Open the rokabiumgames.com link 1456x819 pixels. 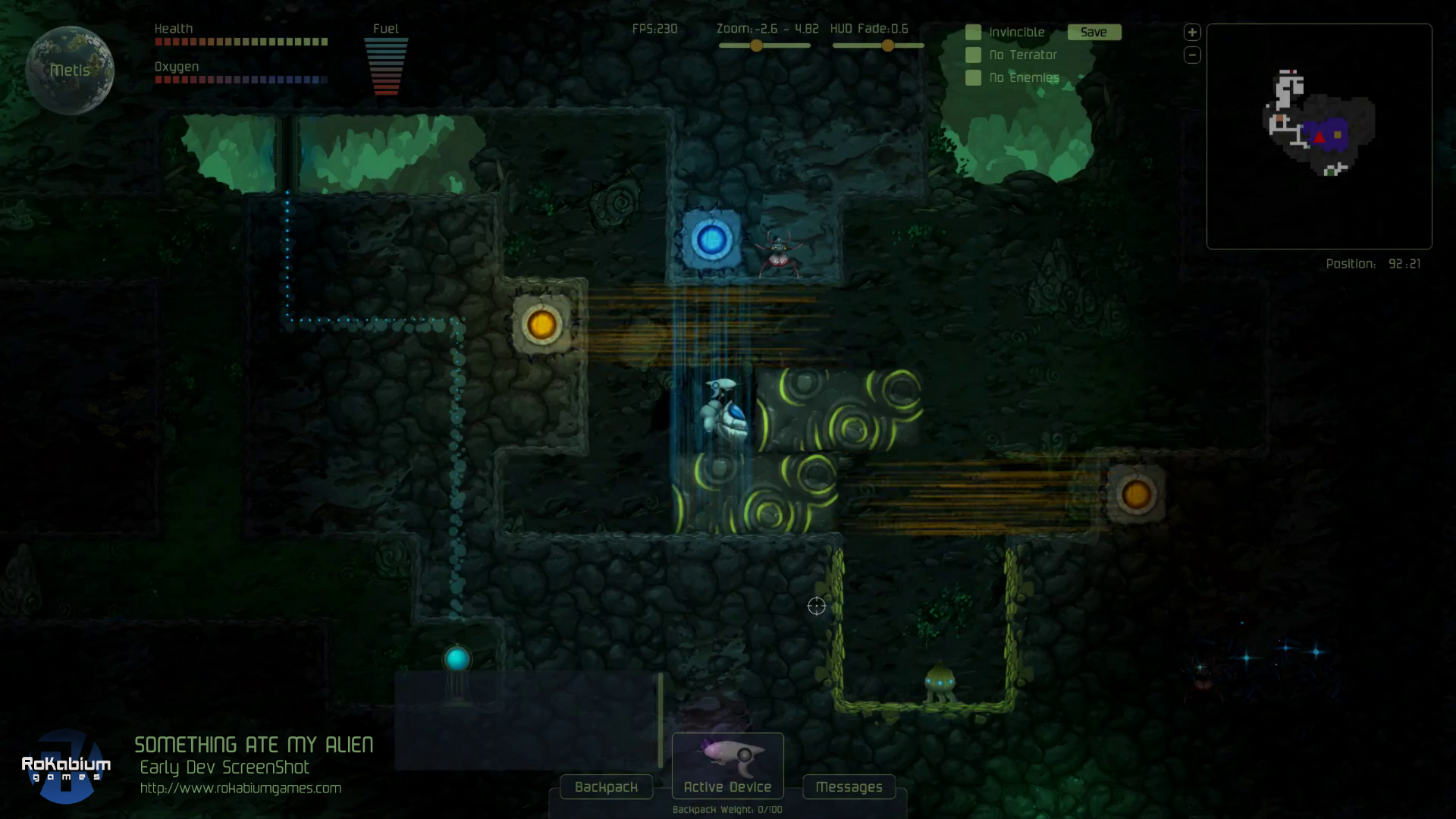pyautogui.click(x=240, y=789)
